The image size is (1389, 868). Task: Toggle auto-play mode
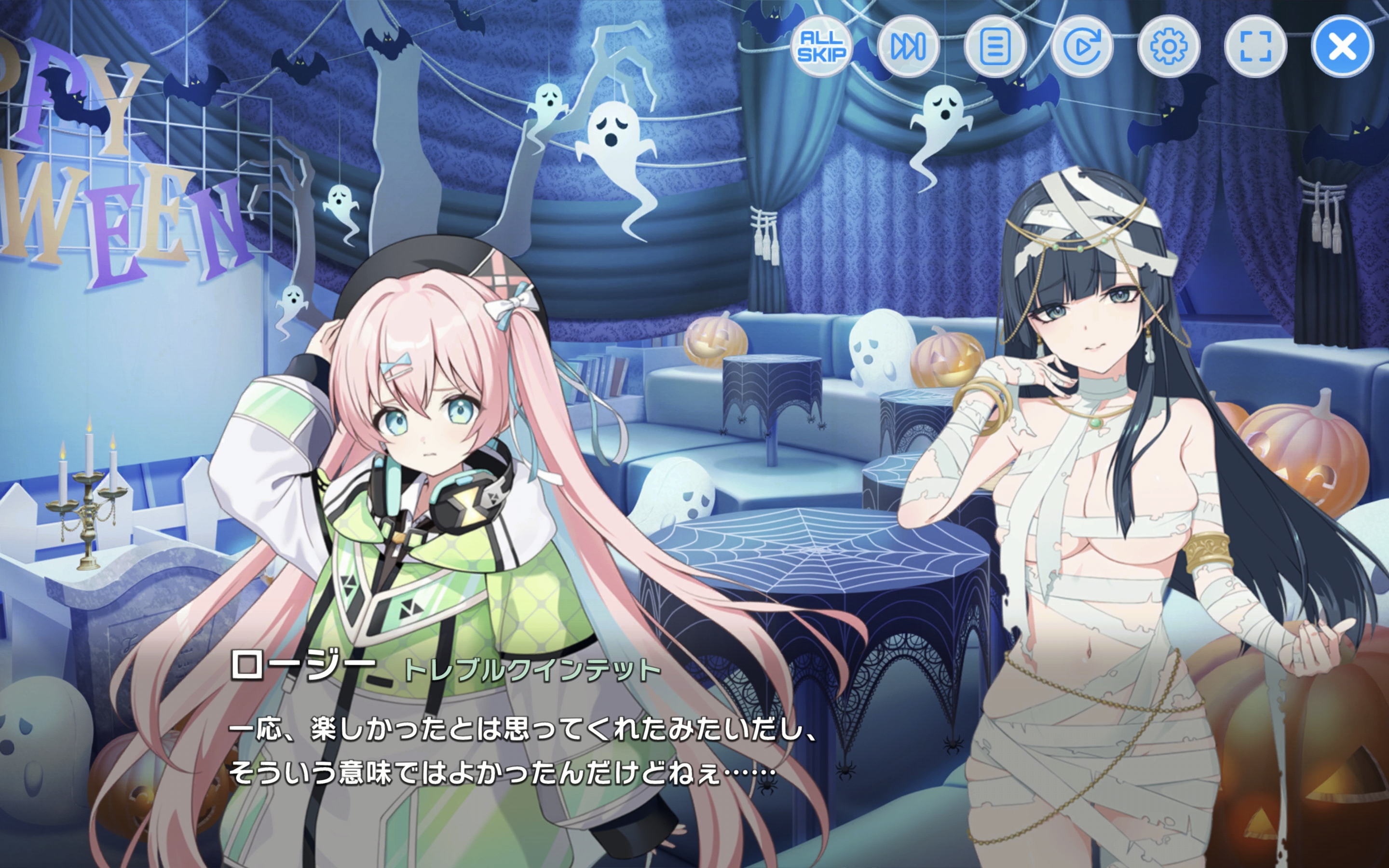tap(1082, 46)
